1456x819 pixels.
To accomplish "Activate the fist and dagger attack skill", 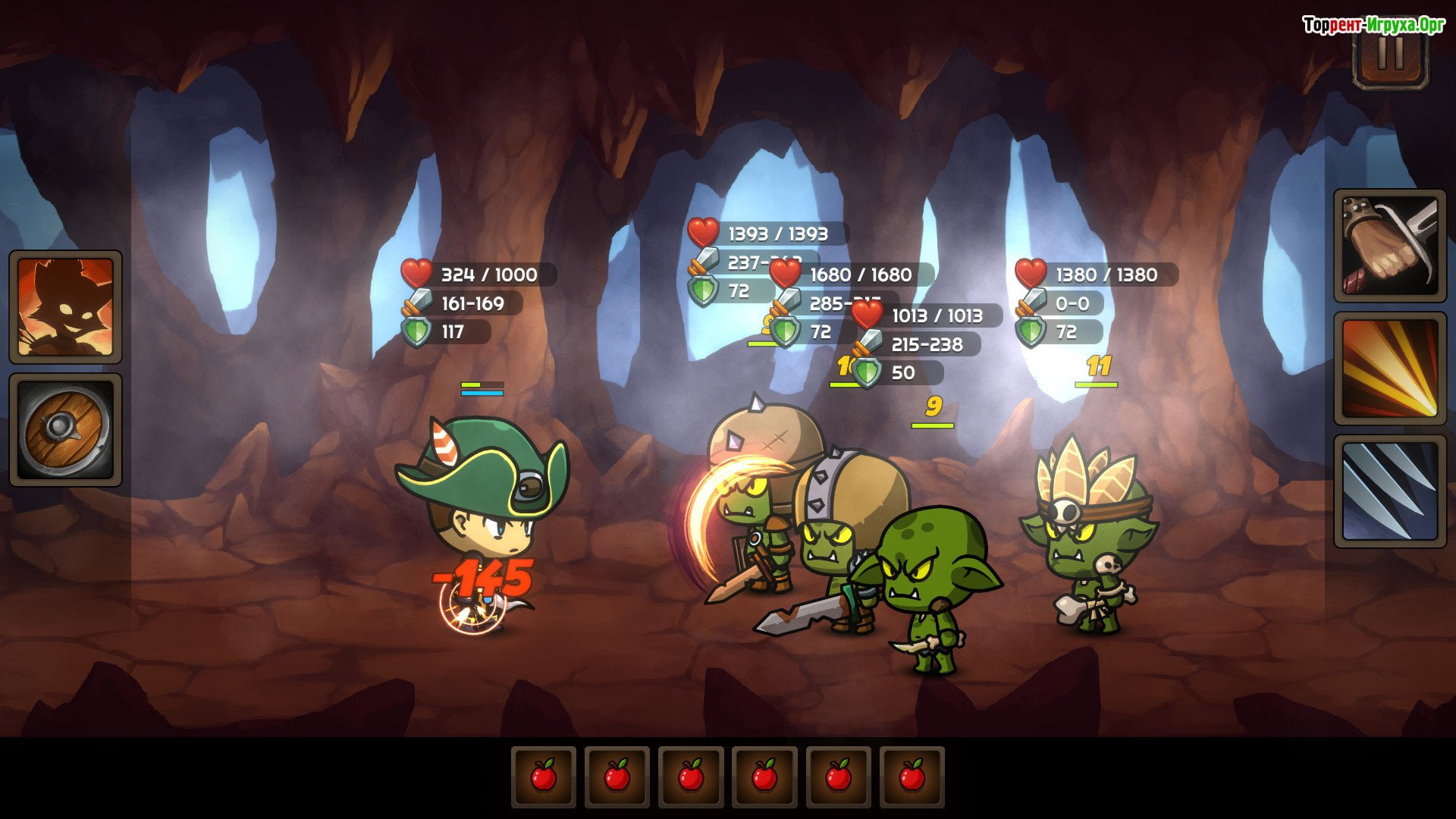I will [1390, 246].
